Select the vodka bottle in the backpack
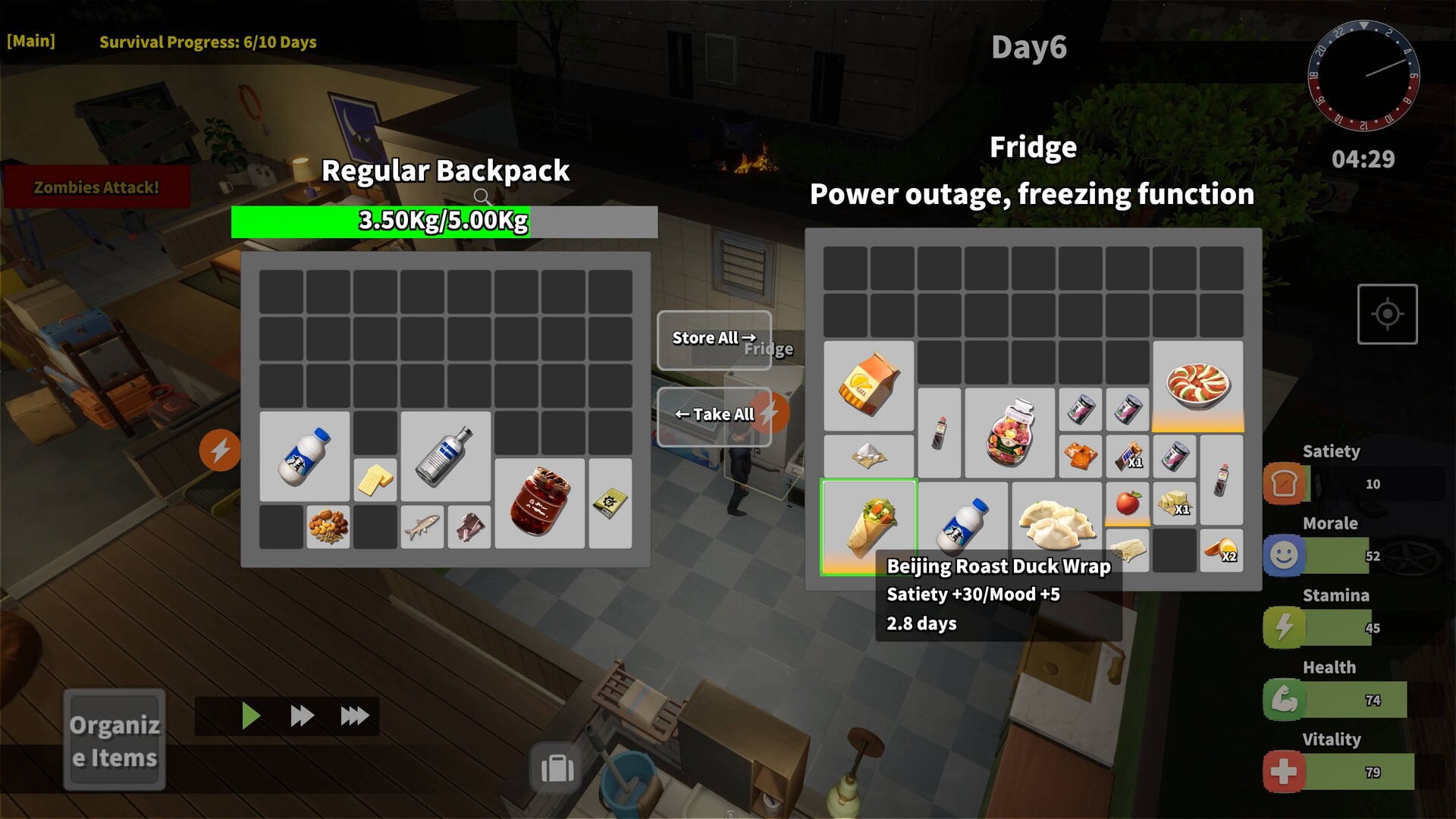Screen dimensions: 1456x819 [x=445, y=455]
